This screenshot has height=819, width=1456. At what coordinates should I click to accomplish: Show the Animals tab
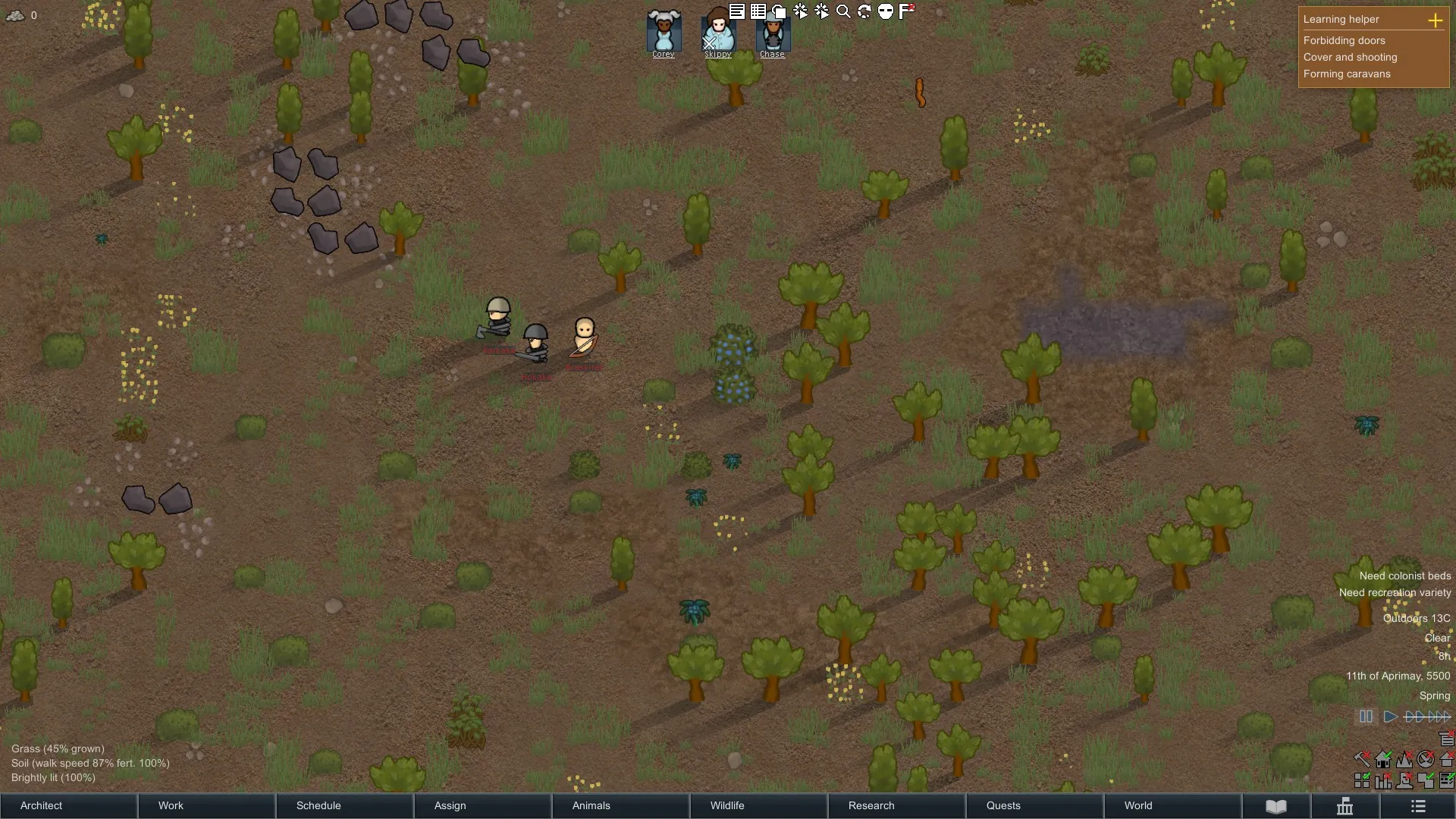coord(620,805)
